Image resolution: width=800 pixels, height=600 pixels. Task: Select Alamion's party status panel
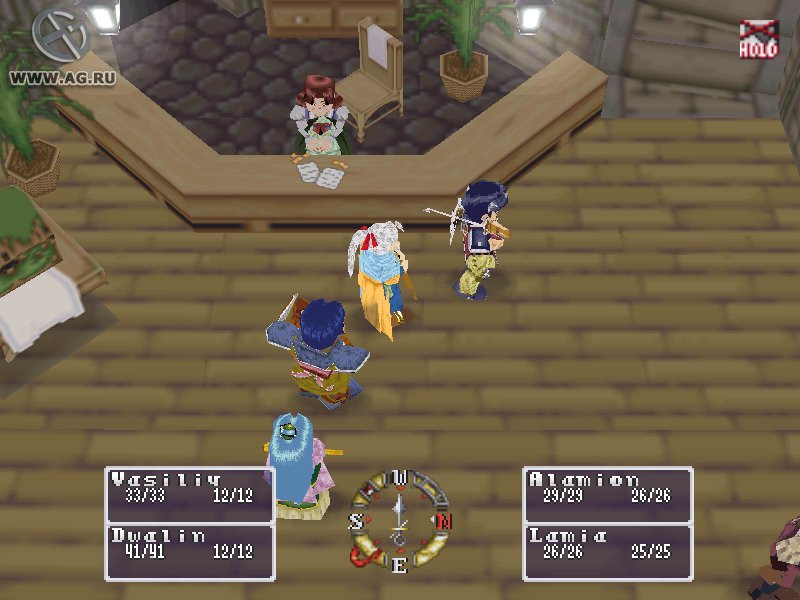point(608,494)
